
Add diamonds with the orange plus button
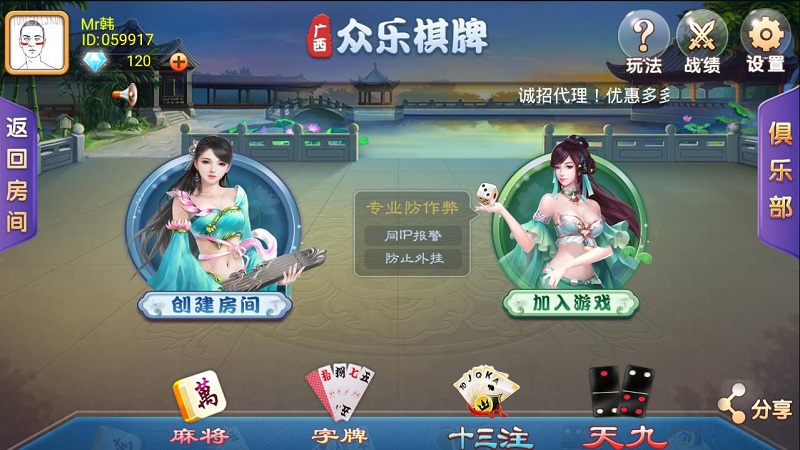pyautogui.click(x=179, y=62)
